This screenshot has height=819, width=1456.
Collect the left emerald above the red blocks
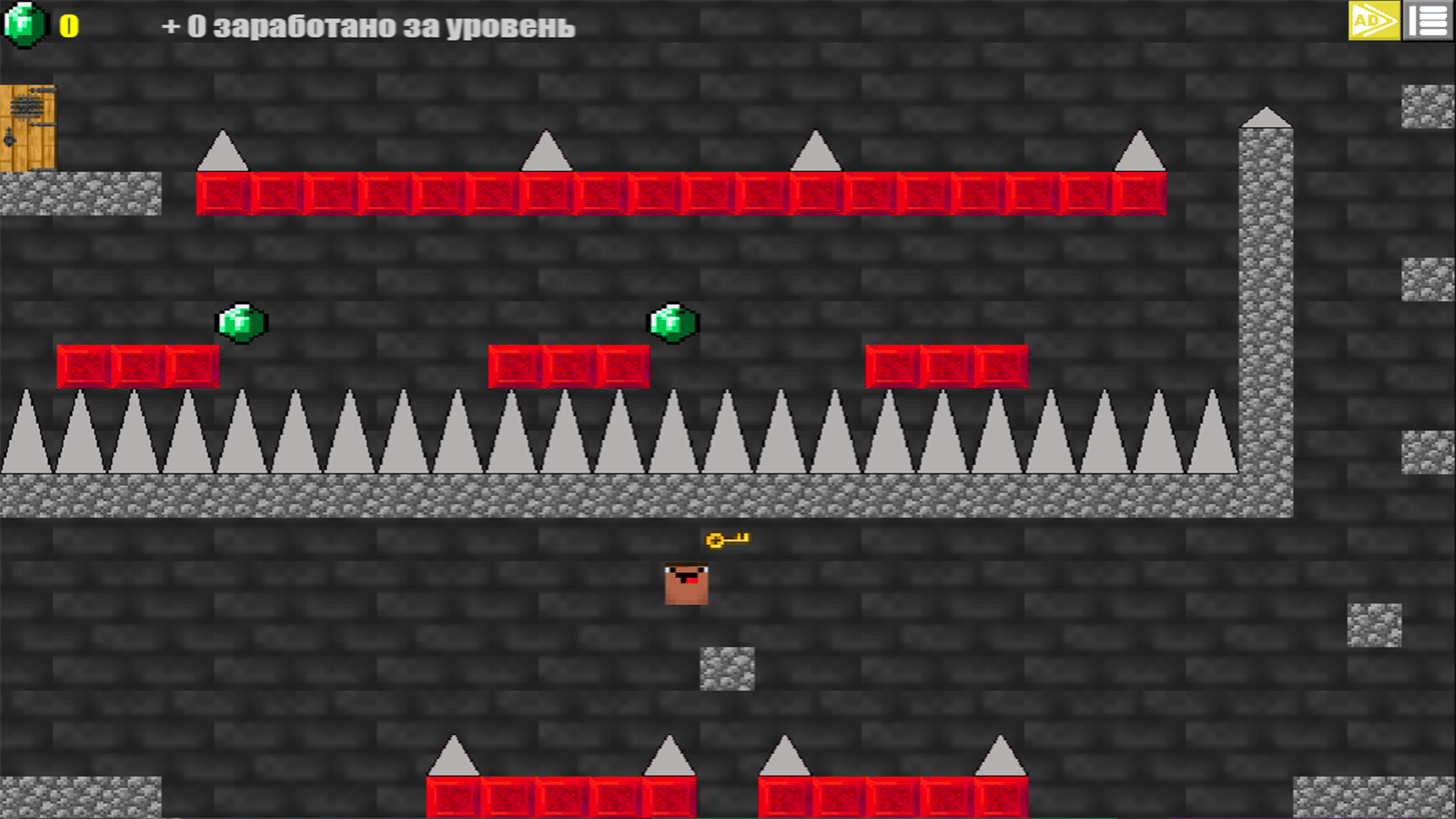pyautogui.click(x=242, y=322)
